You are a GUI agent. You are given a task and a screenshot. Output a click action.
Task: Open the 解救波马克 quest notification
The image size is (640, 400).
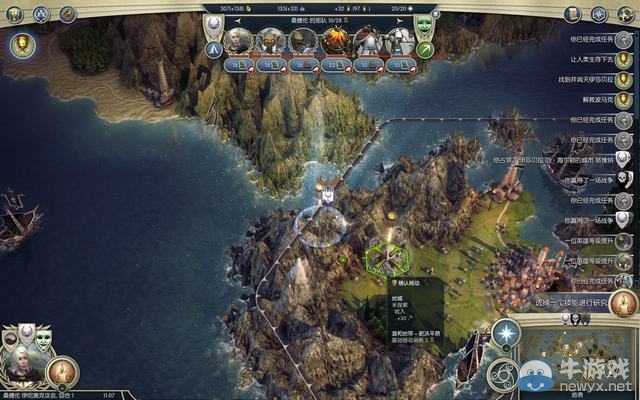click(x=622, y=99)
